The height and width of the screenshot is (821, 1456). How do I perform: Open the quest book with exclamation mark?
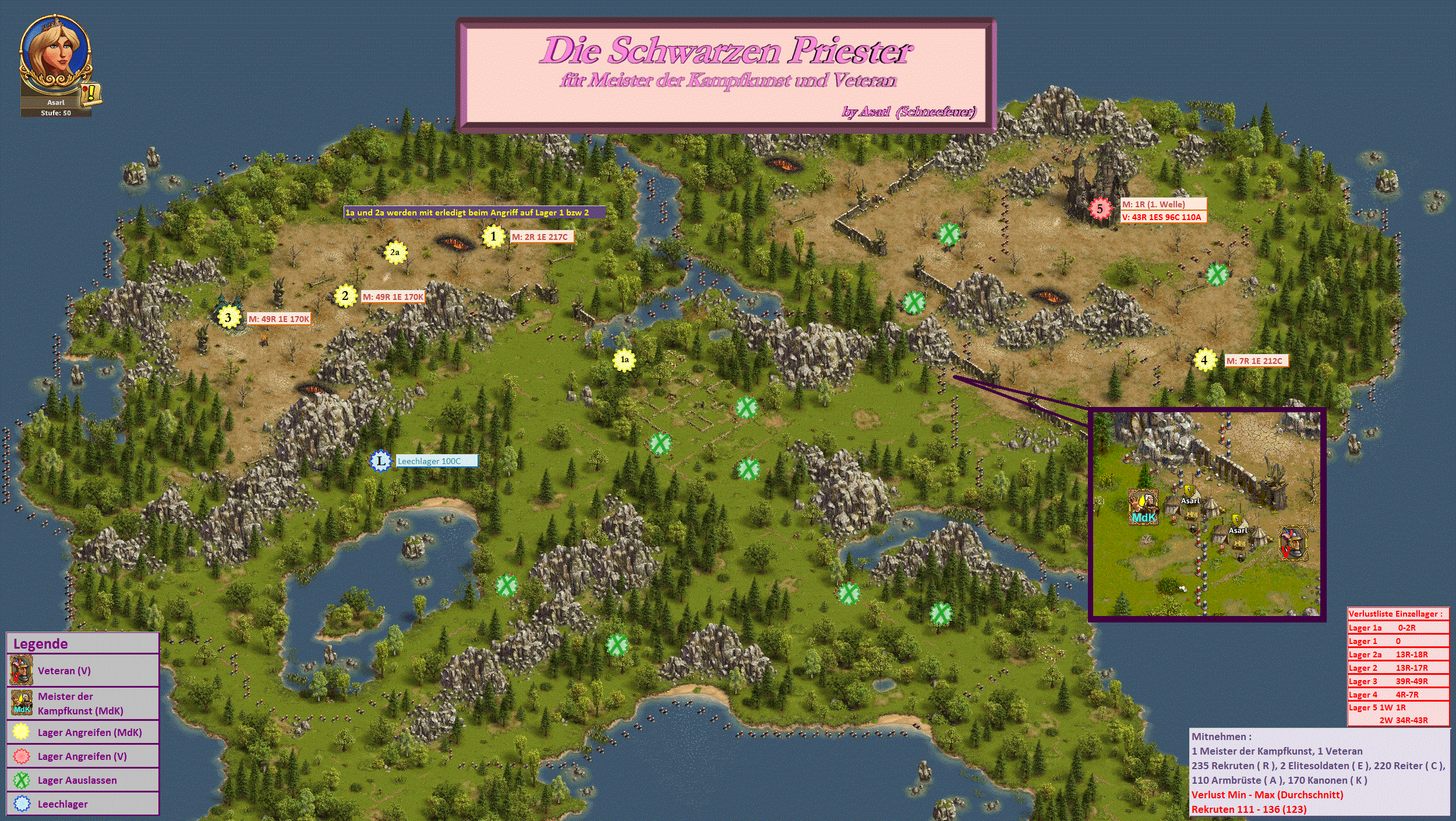91,93
